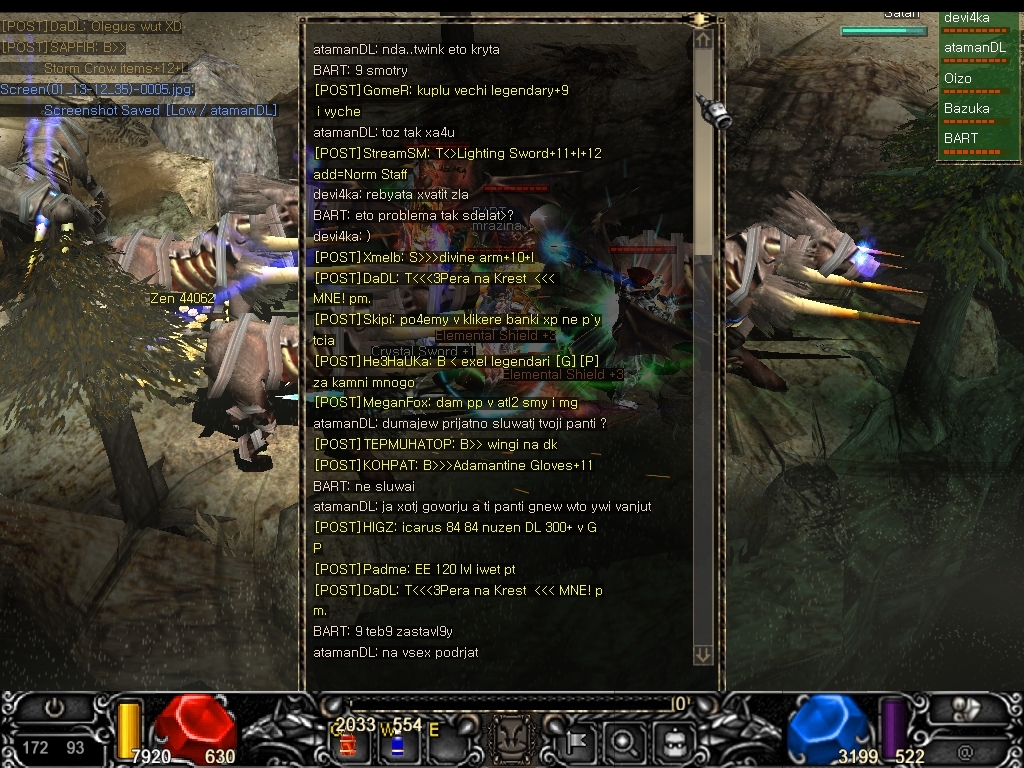Image resolution: width=1024 pixels, height=768 pixels.
Task: Click the winged icon button above the @ button
Action: 965,709
